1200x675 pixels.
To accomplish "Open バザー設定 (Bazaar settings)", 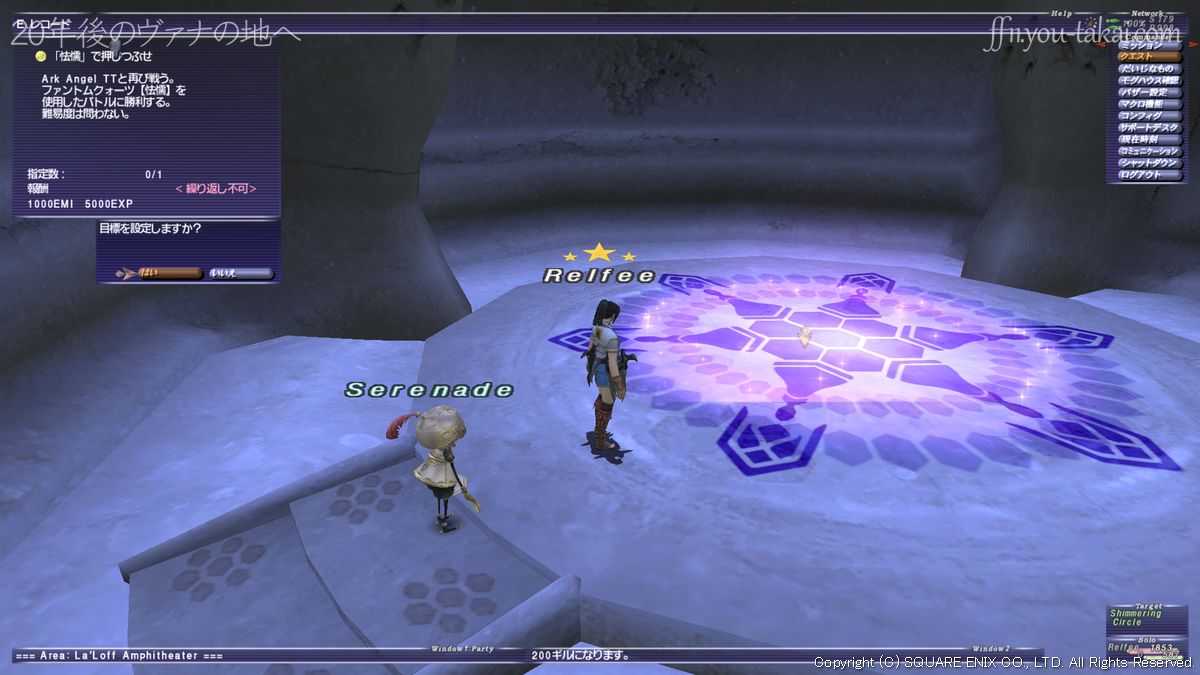I will coord(1147,92).
